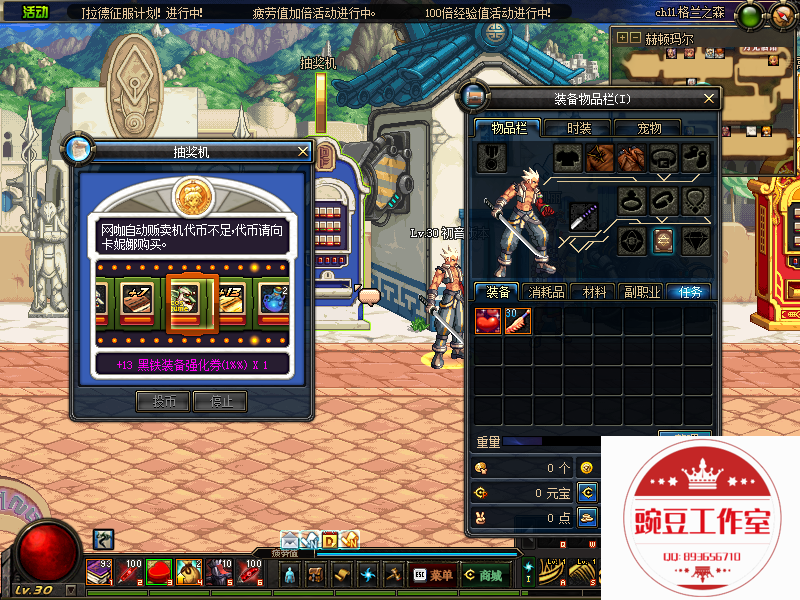
Task: Close the 抽奖机 lottery machine window
Action: (303, 152)
